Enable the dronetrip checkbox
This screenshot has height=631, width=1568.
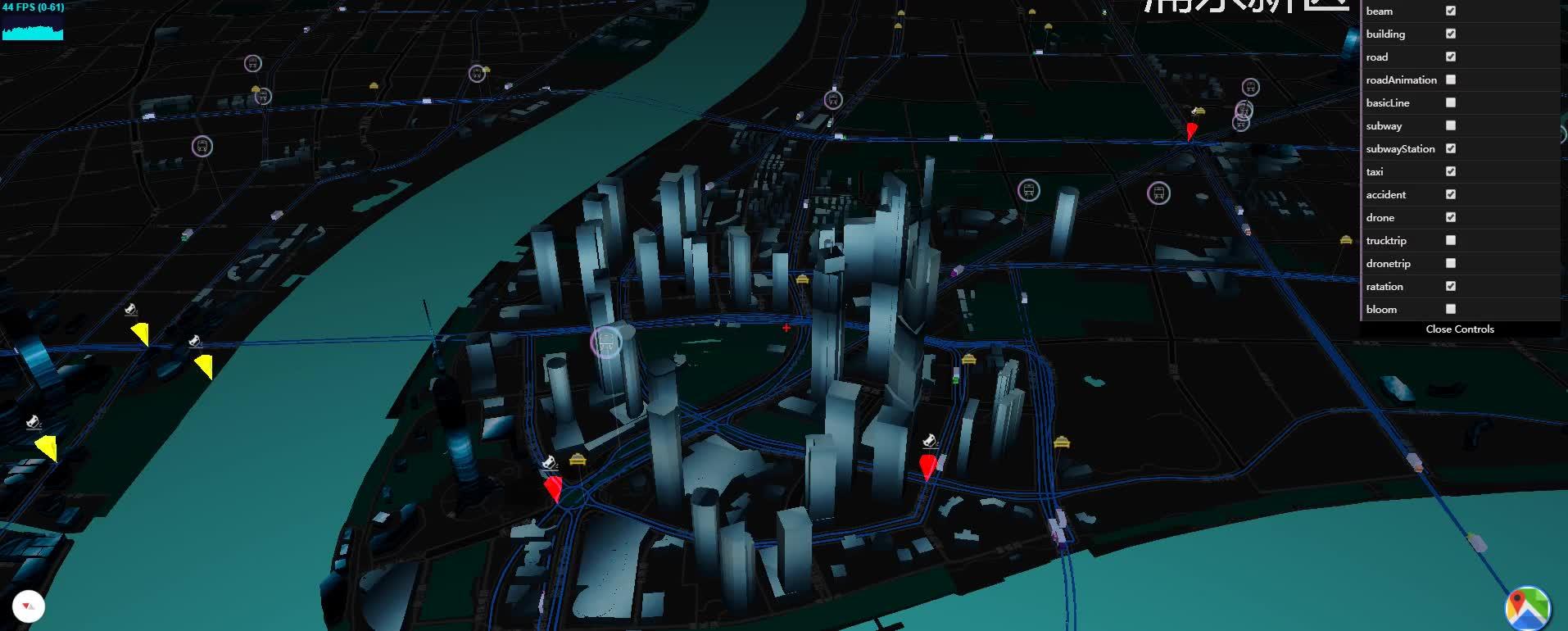[1451, 263]
